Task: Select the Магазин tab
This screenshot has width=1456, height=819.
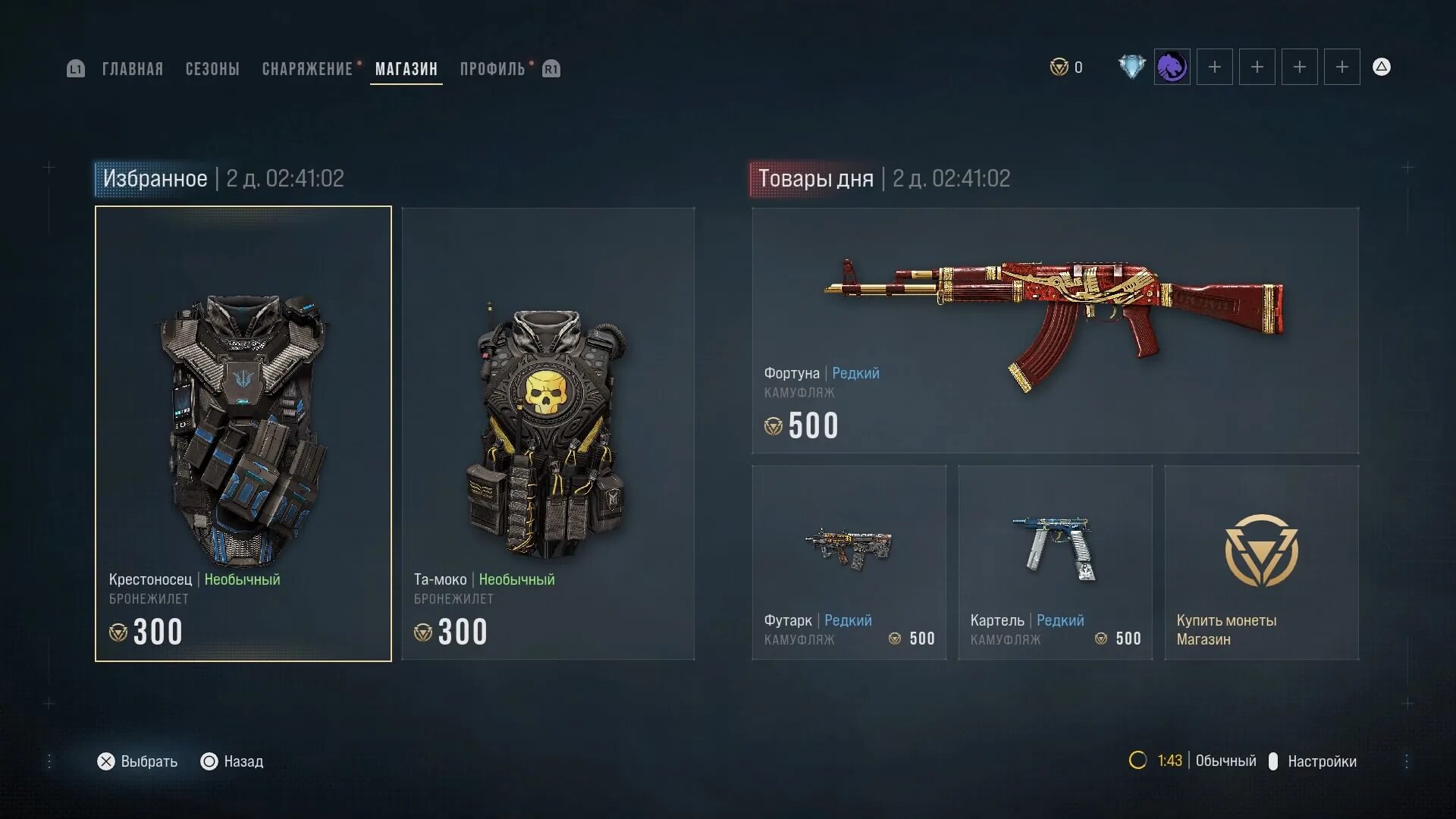Action: pyautogui.click(x=406, y=69)
